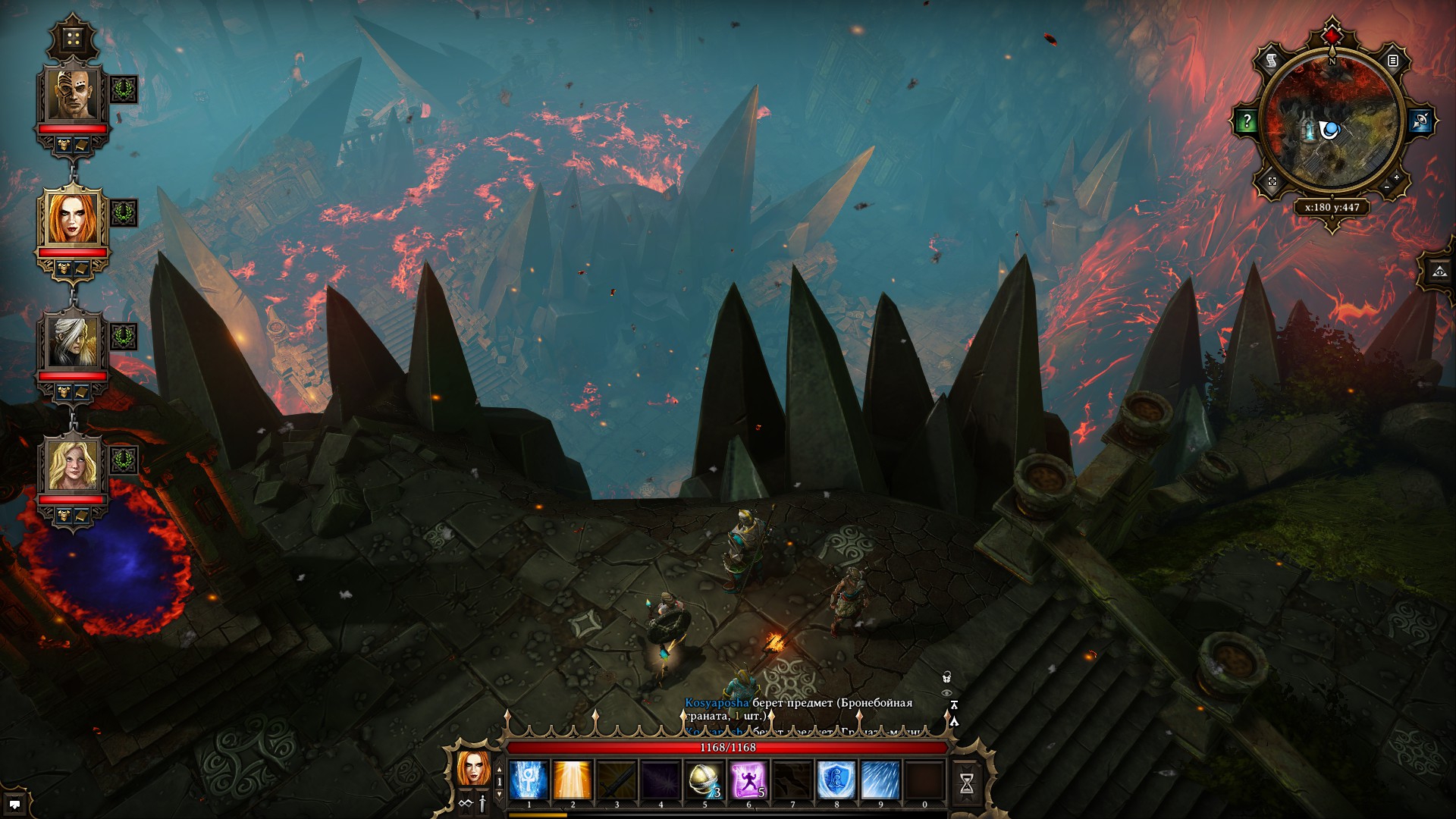
Task: Use the grenade item in hotbar
Action: (x=704, y=780)
